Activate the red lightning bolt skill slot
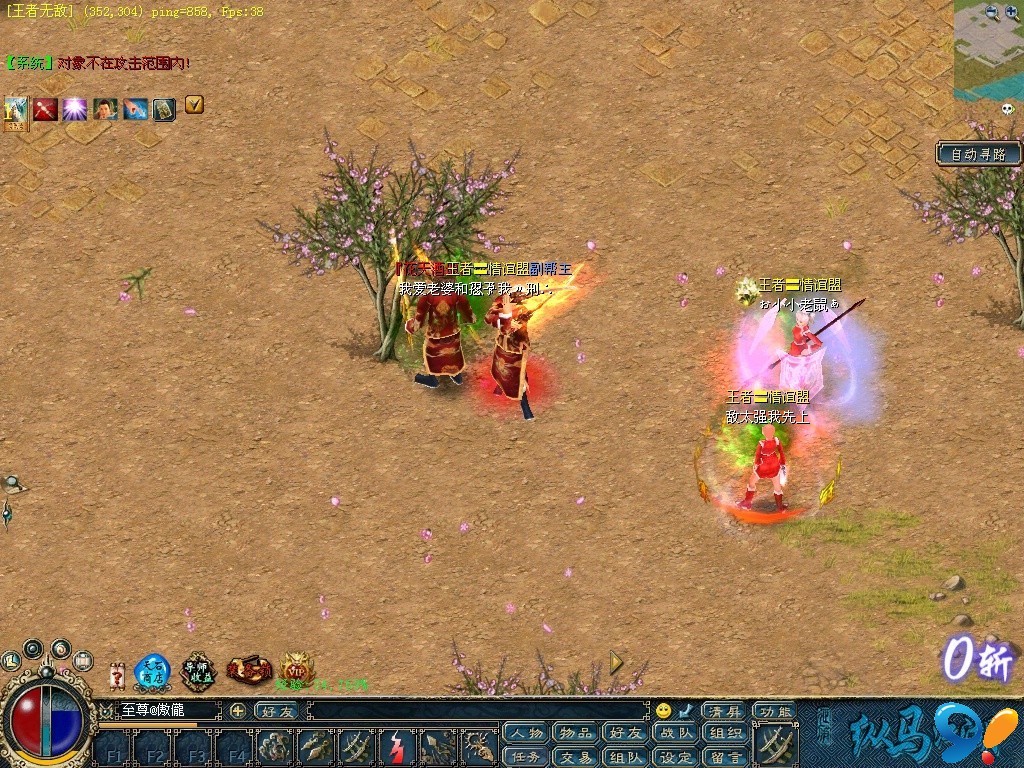This screenshot has width=1024, height=768. pyautogui.click(x=397, y=747)
